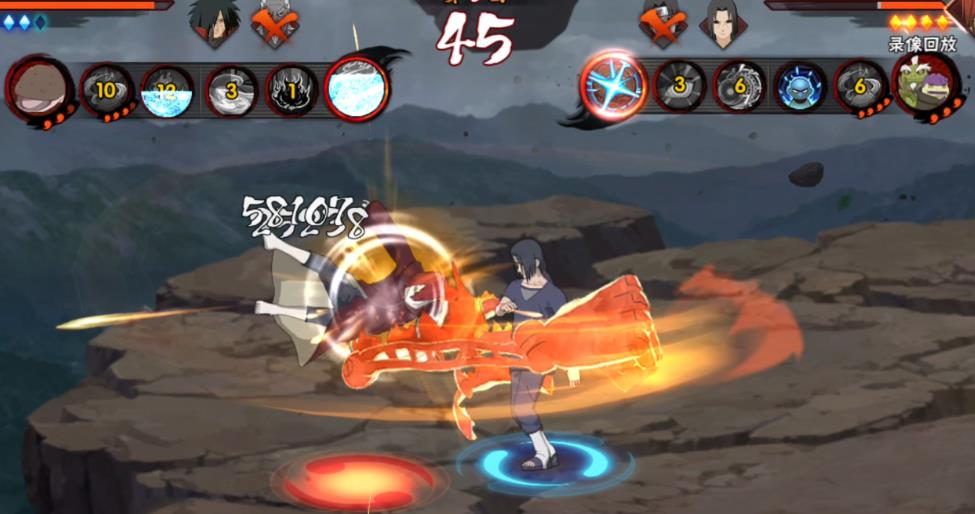Select Madara's skill showing cooldown 10

pos(105,89)
